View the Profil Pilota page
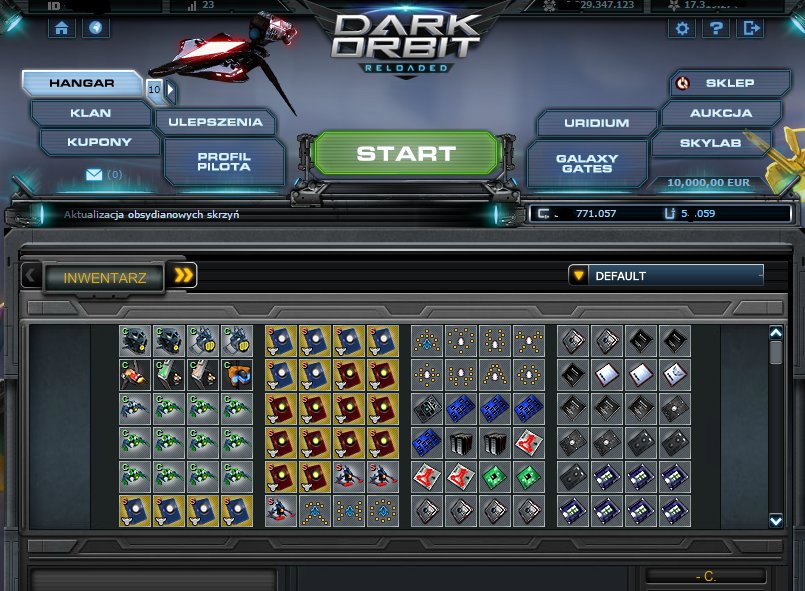The height and width of the screenshot is (591, 805). [223, 162]
